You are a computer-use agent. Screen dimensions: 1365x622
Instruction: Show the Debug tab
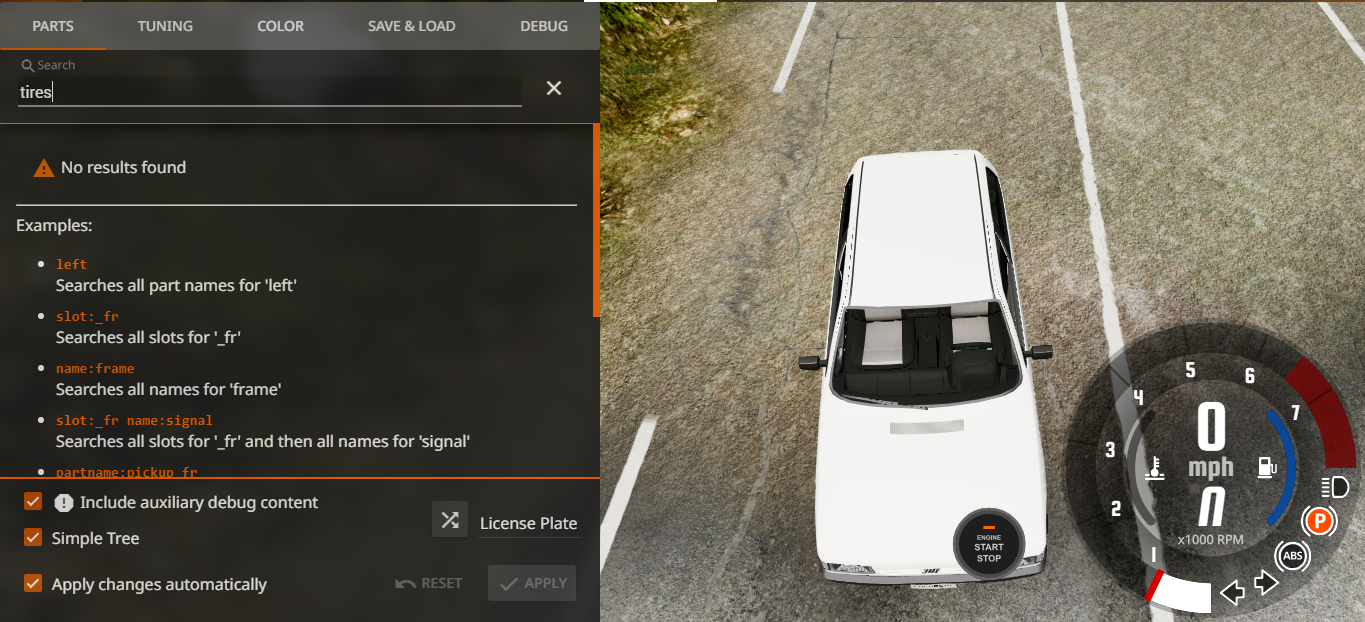click(544, 26)
